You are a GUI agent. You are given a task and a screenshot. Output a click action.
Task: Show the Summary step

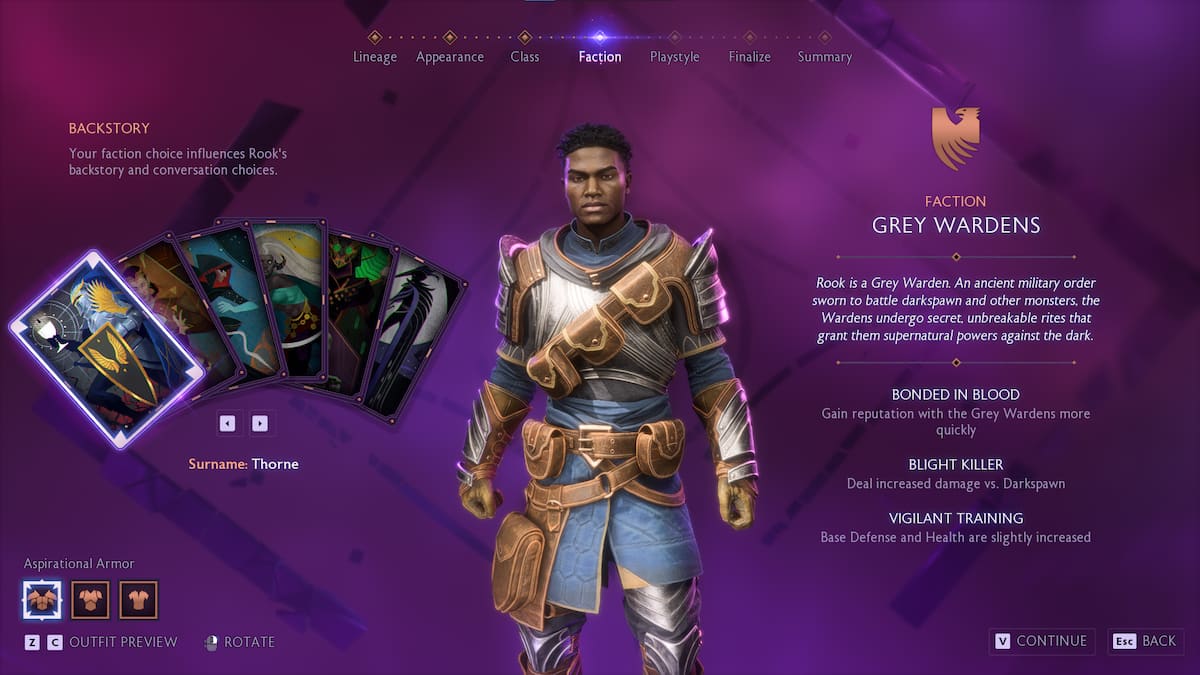click(x=825, y=56)
